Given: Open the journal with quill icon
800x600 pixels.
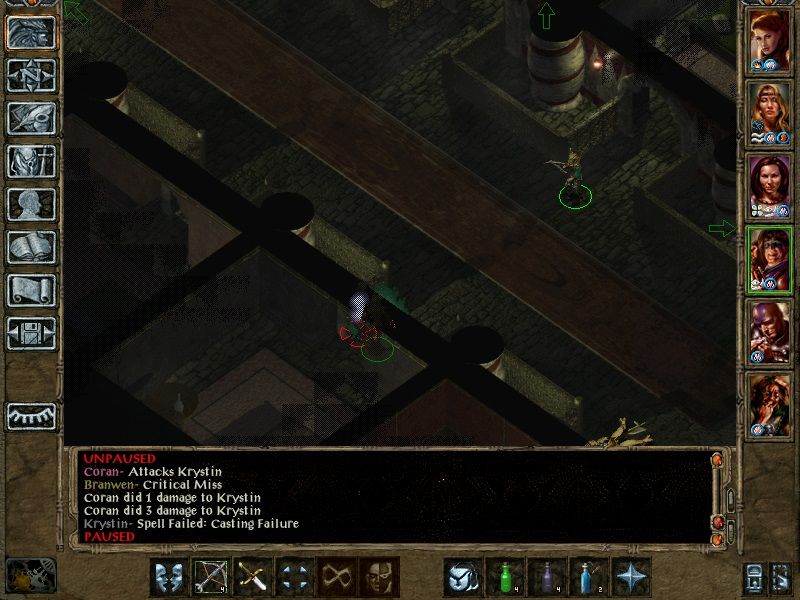Looking at the screenshot, I should [31, 118].
